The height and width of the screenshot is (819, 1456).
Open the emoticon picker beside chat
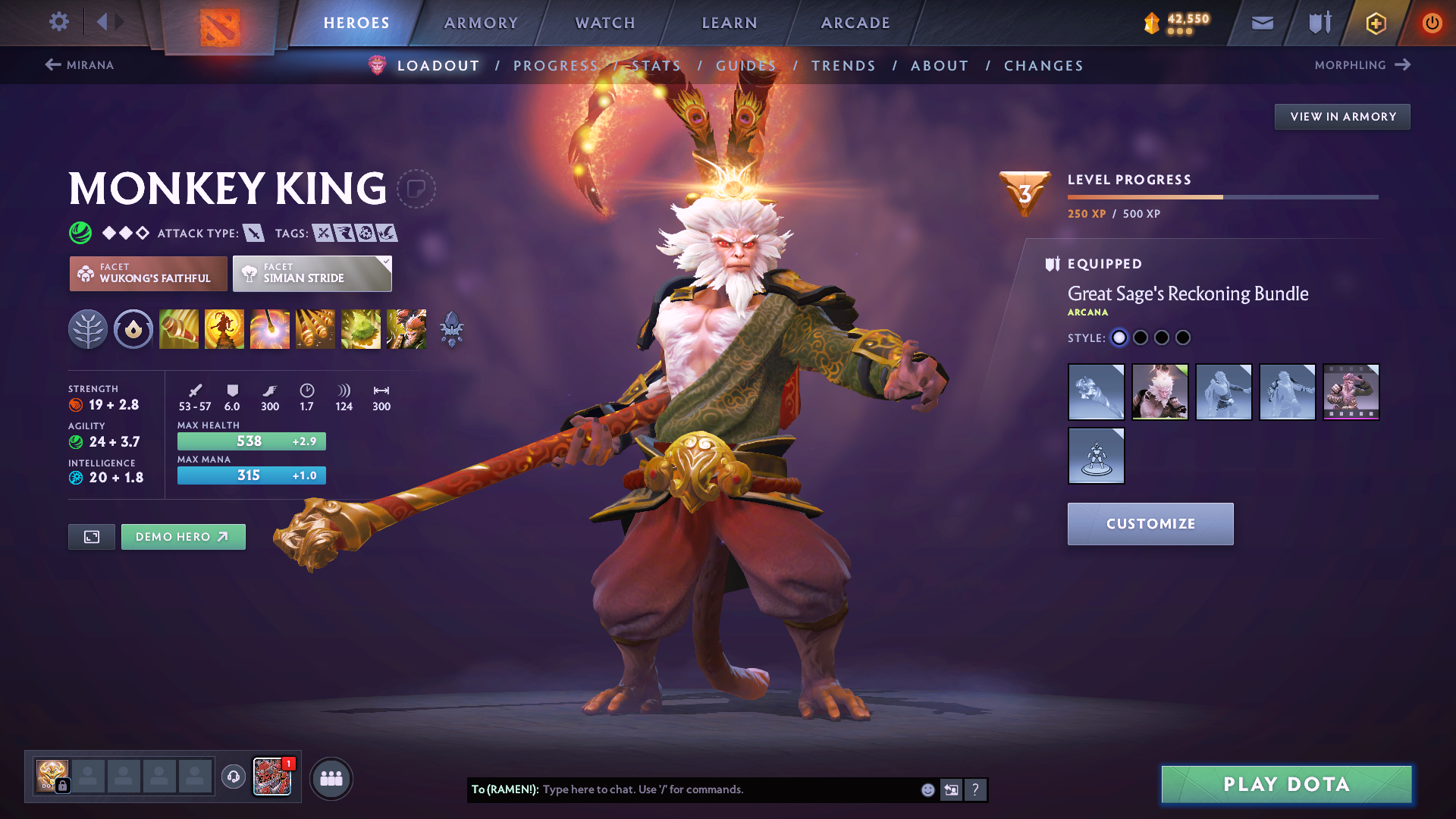(927, 789)
